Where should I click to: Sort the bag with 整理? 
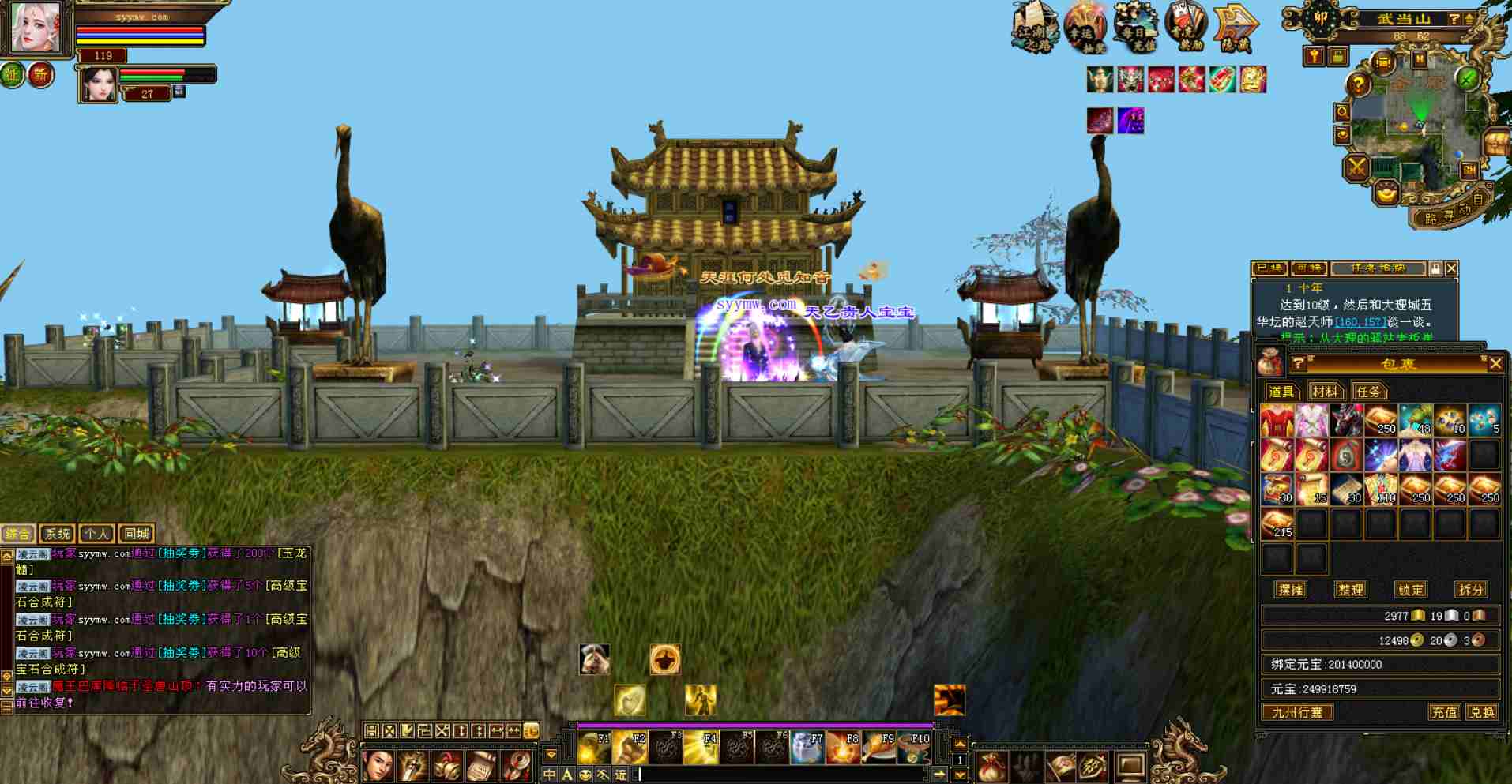coord(1350,590)
